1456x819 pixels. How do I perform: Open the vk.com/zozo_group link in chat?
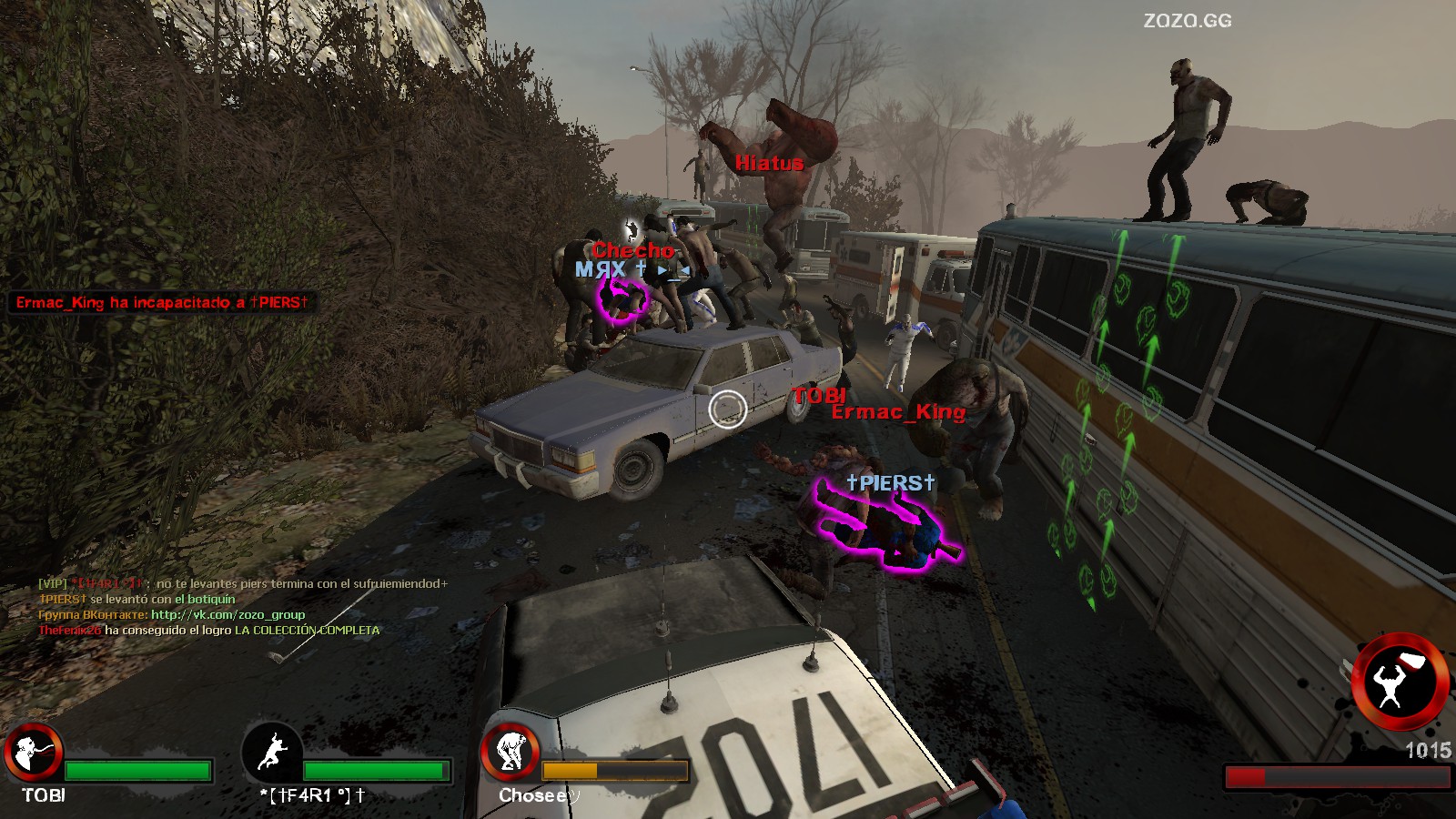227,615
